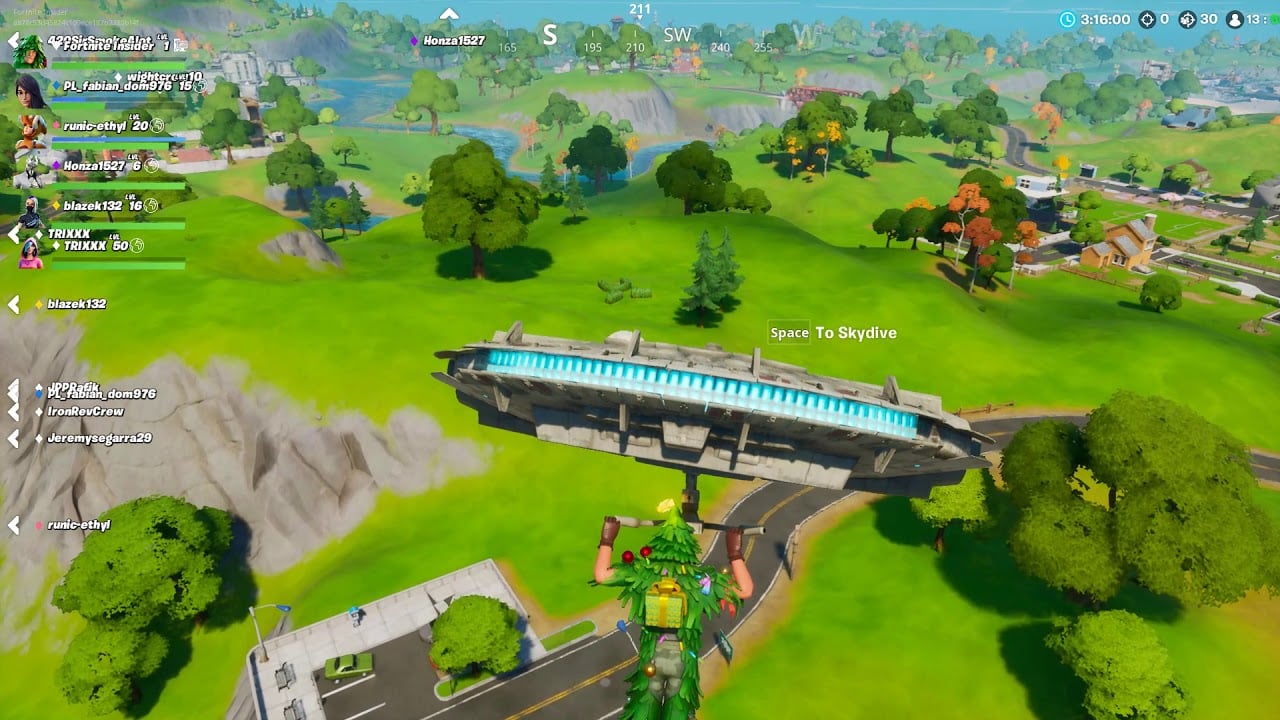Expand blazek132's collapsed kill-feed arrow
Viewport: 1280px width, 720px height.
tap(12, 303)
